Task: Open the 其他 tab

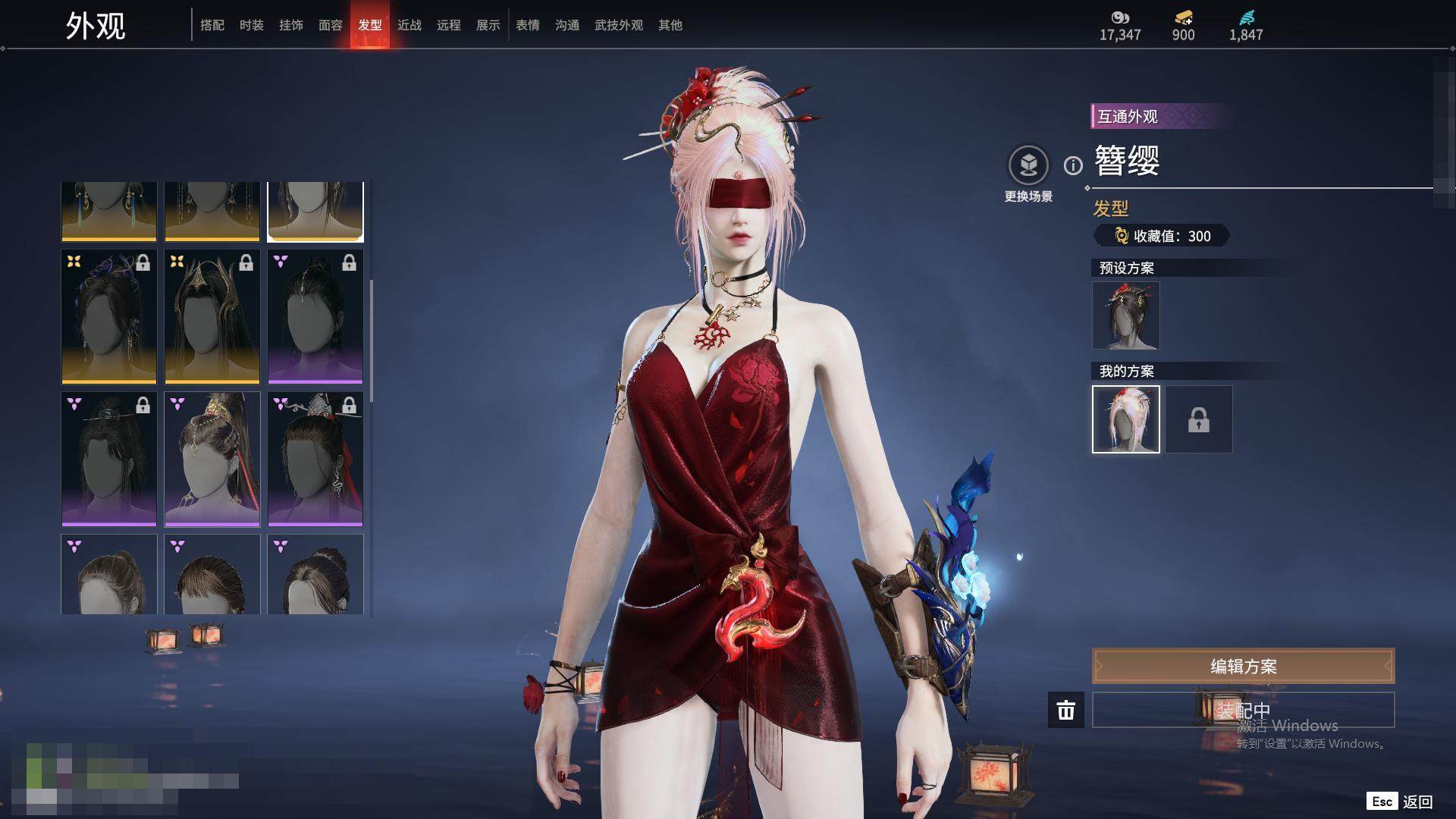Action: click(x=670, y=25)
